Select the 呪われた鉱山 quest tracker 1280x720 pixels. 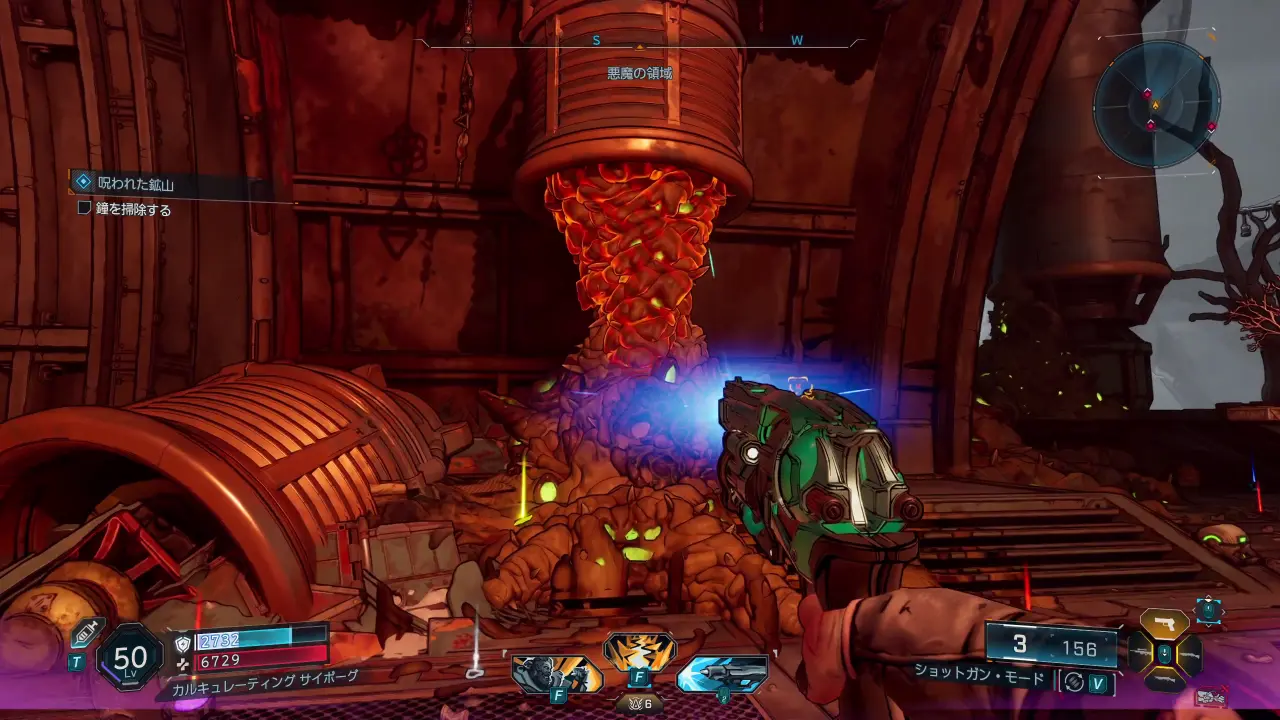click(136, 183)
